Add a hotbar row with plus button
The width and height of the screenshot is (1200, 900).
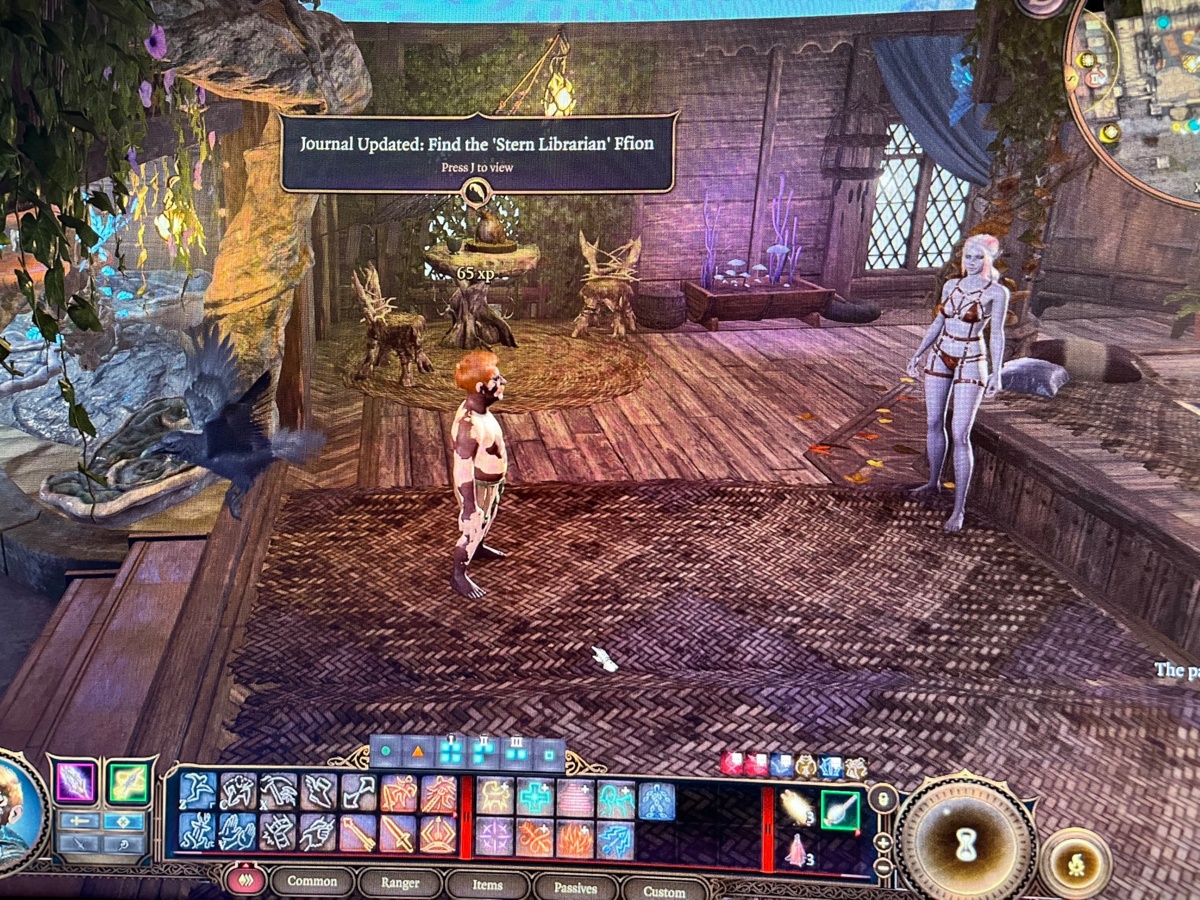883,842
